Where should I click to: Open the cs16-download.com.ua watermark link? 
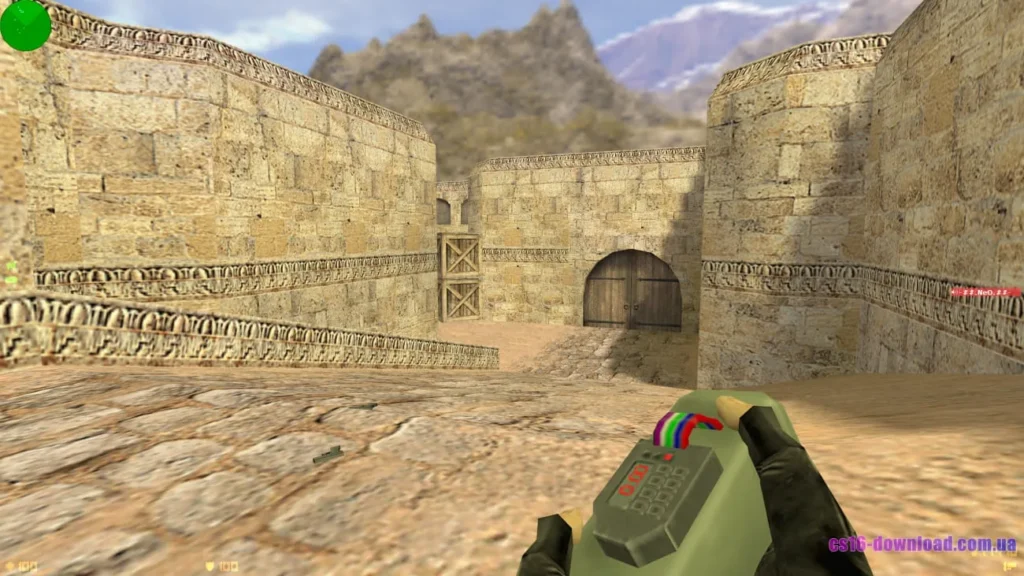921,545
